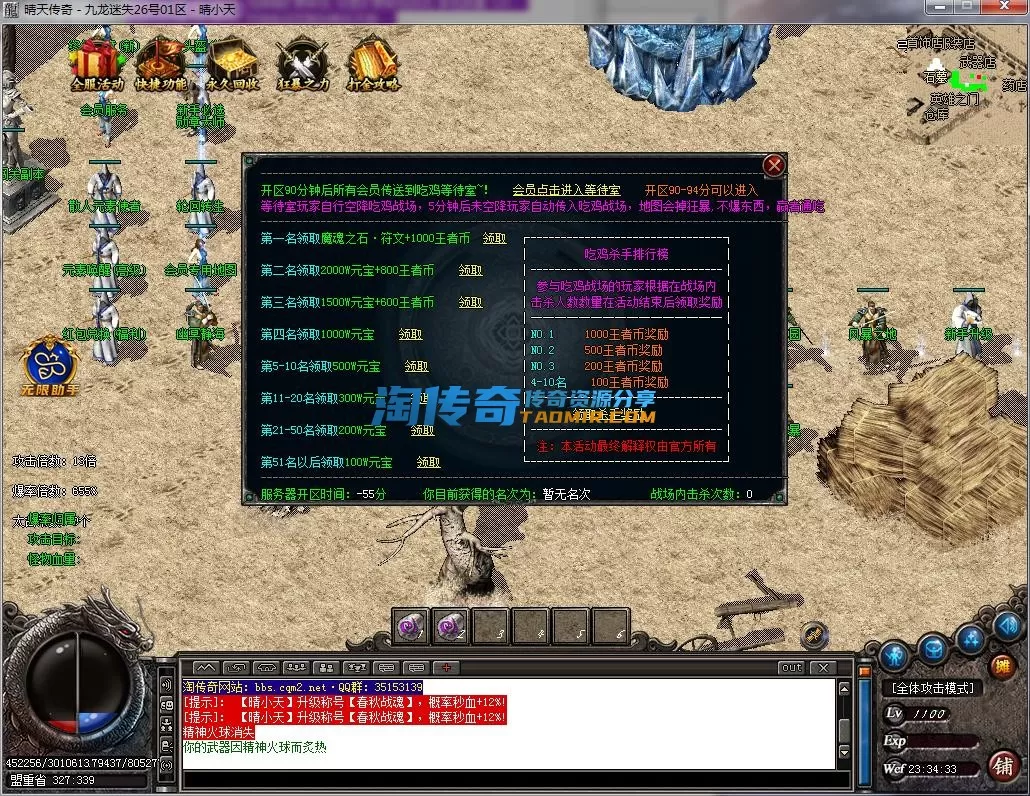Open the 全服活动 gift box icon
Image resolution: width=1030 pixels, height=796 pixels.
pos(97,62)
